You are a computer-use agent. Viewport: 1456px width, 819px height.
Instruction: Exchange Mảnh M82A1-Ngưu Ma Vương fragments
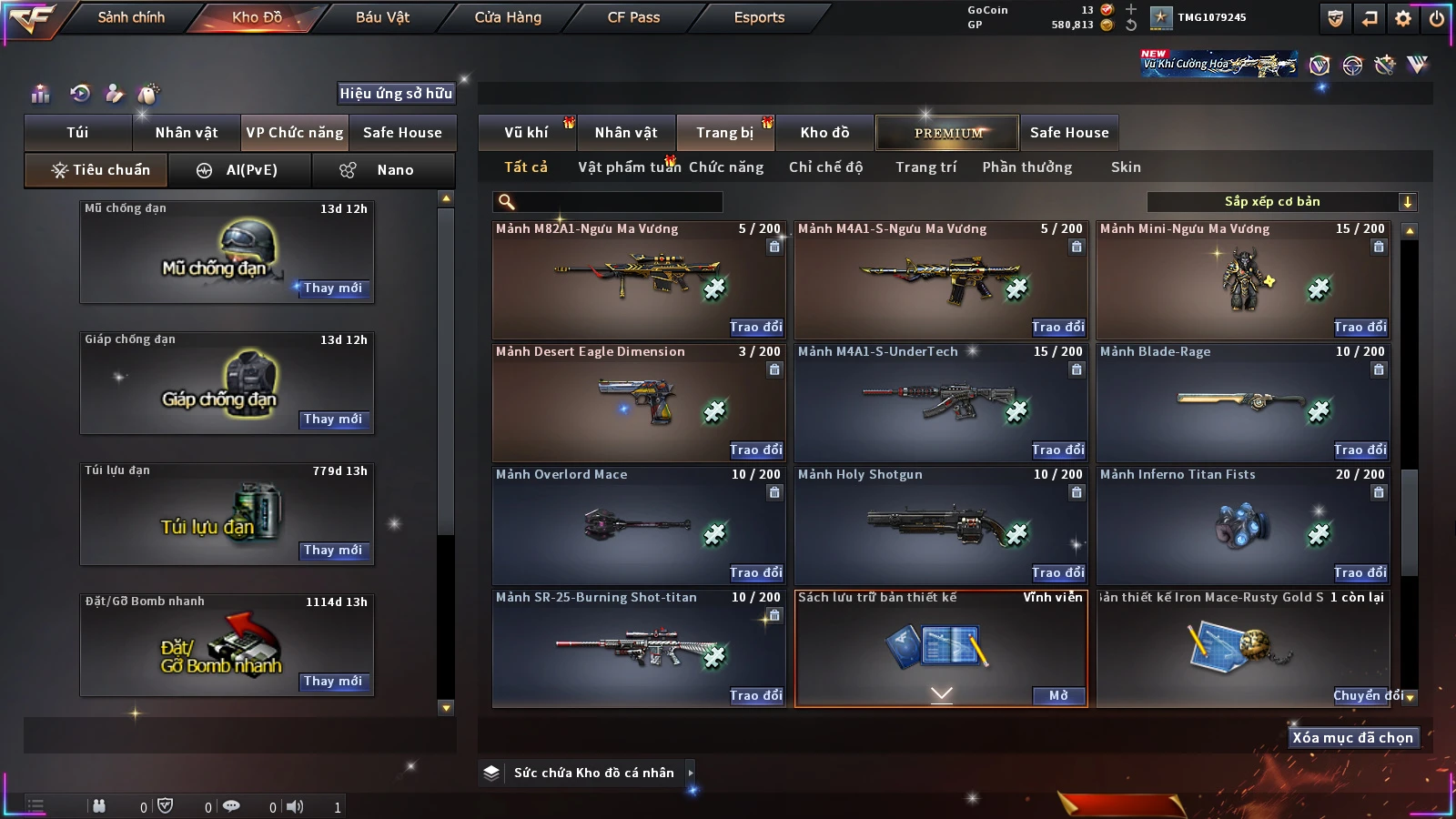(755, 327)
